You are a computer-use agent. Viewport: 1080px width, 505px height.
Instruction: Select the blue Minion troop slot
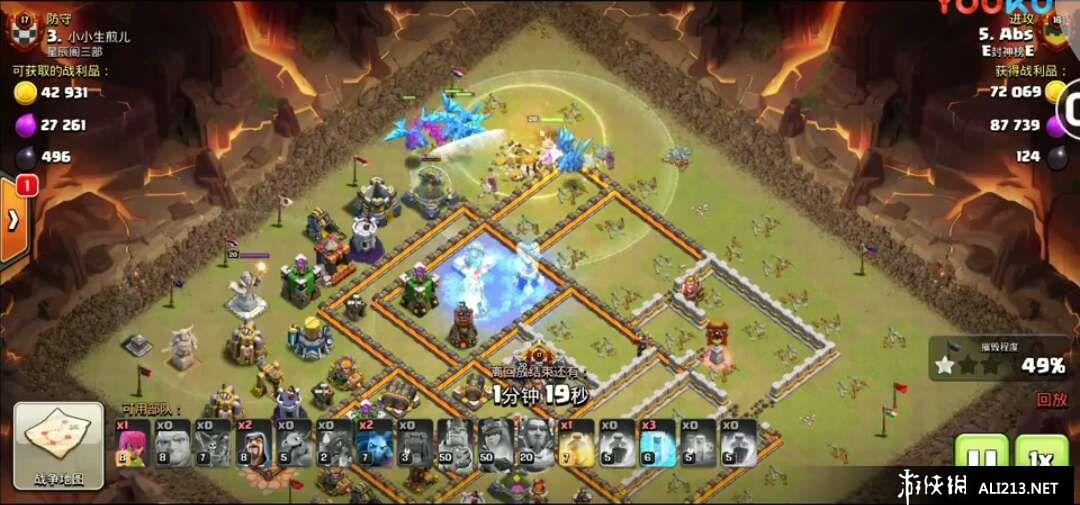pyautogui.click(x=374, y=443)
